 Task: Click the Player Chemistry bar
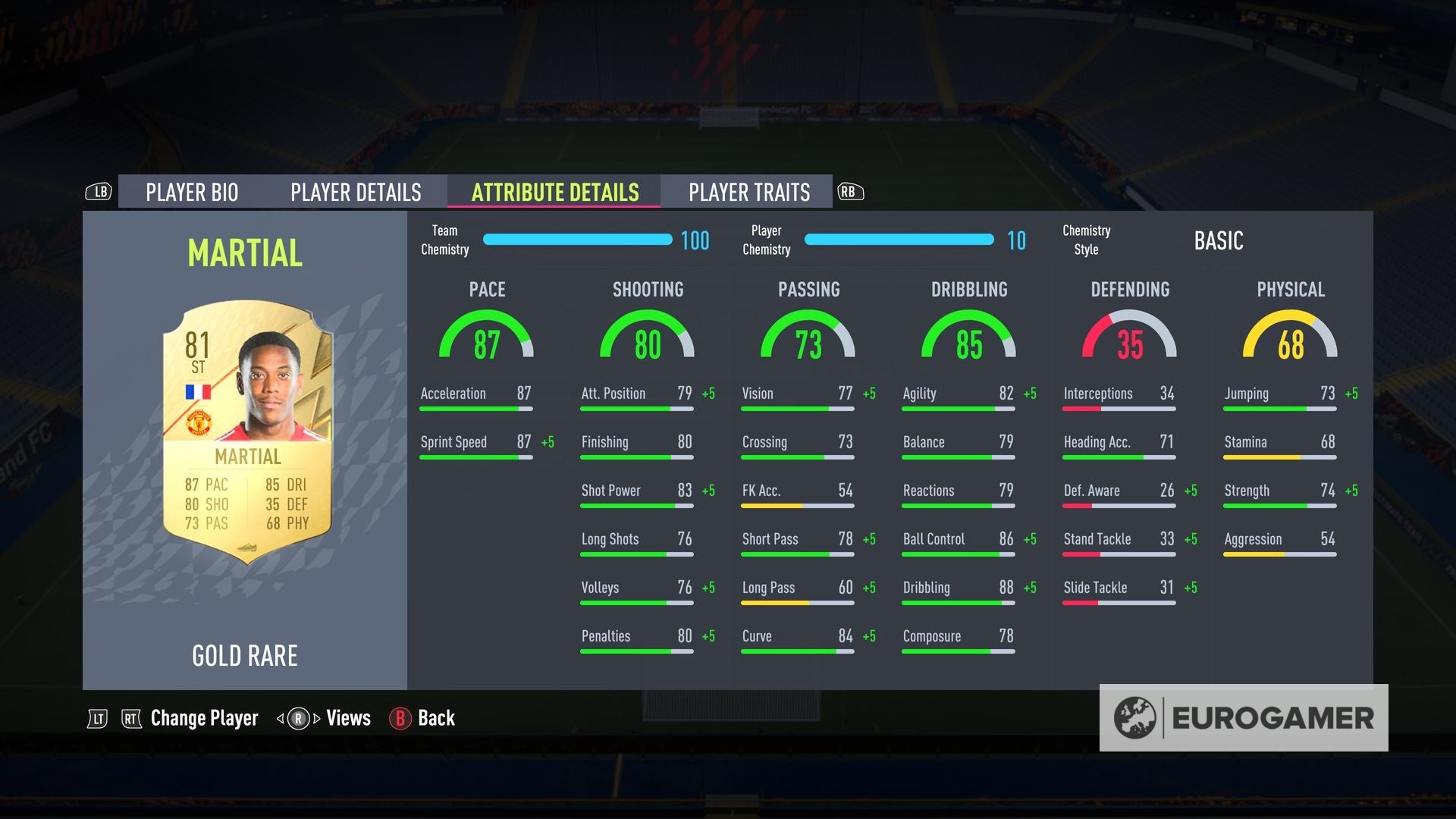[899, 240]
